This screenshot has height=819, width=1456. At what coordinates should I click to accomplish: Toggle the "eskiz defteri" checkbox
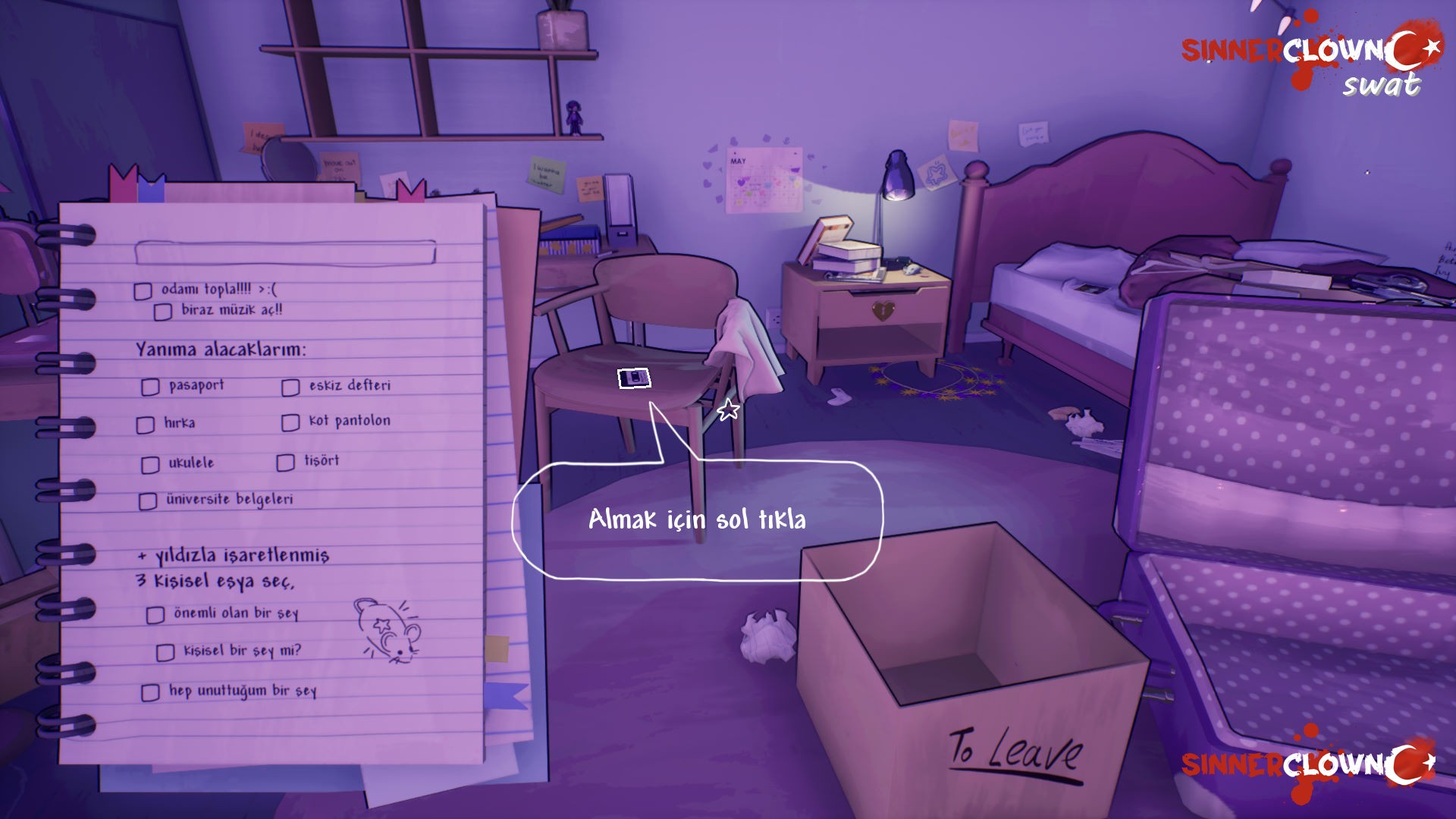coord(290,388)
